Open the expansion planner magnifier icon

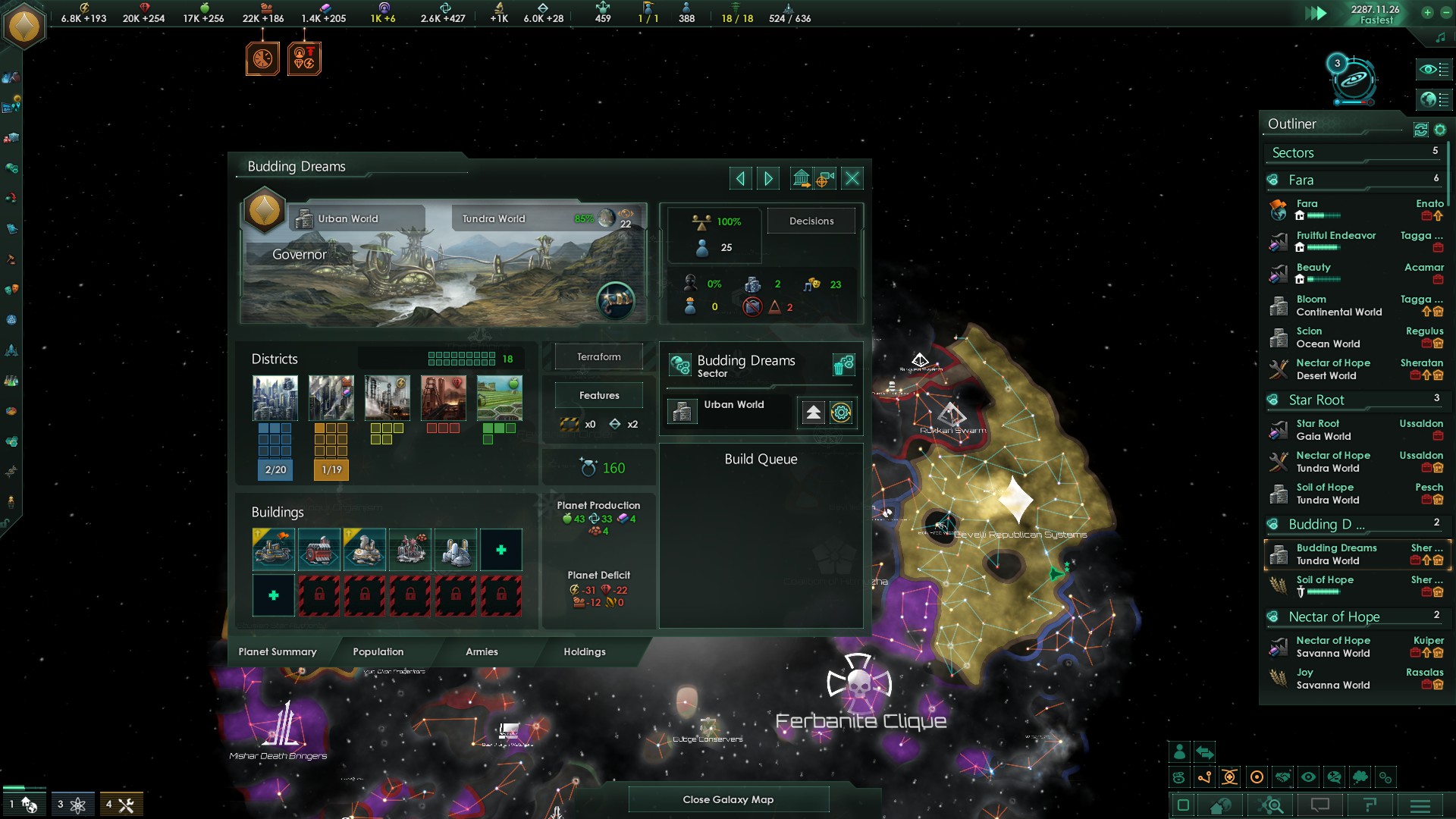click(1272, 807)
